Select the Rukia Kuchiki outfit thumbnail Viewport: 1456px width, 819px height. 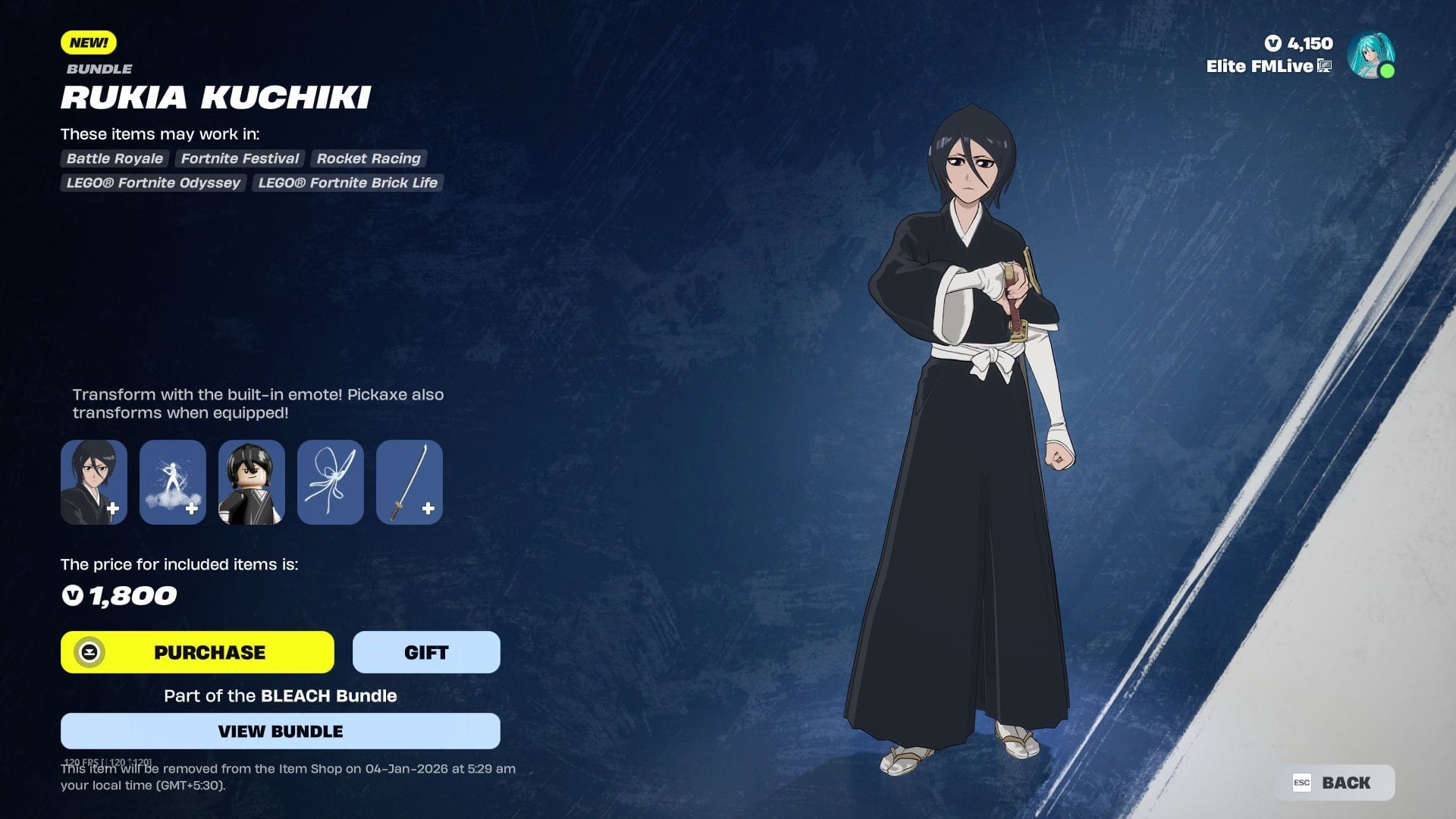coord(93,482)
